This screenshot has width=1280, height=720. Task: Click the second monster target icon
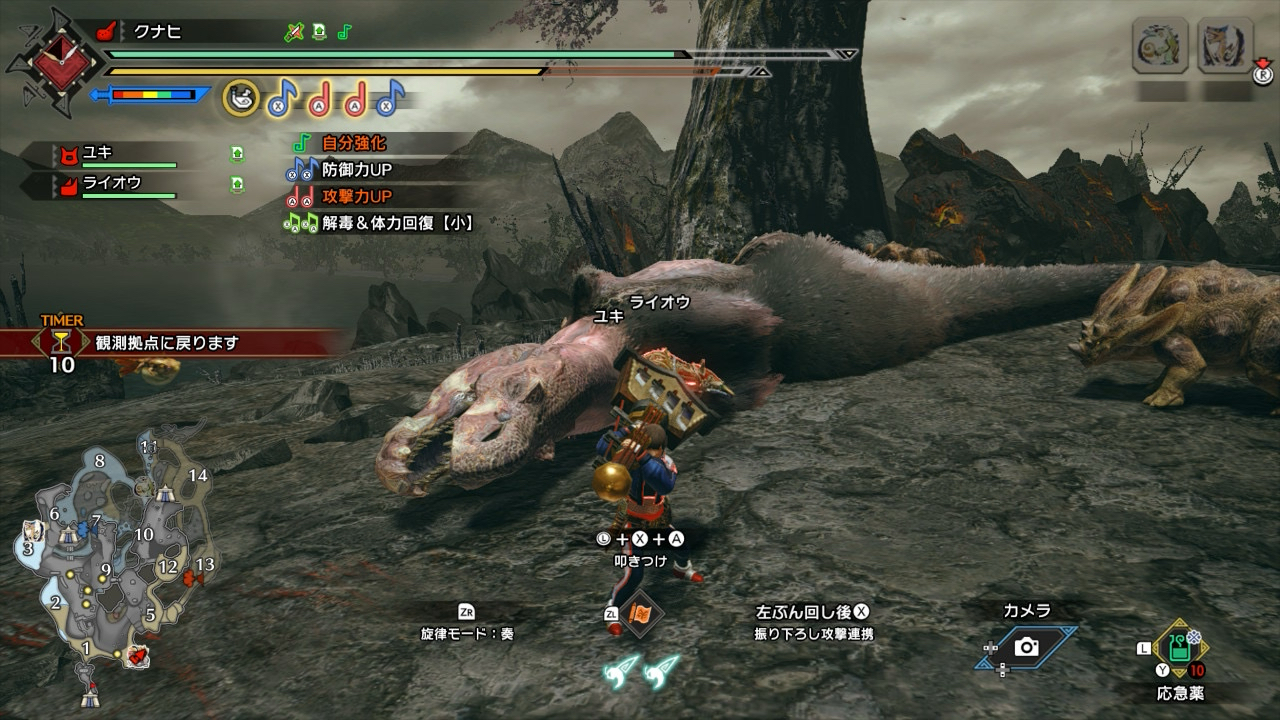click(x=1225, y=46)
